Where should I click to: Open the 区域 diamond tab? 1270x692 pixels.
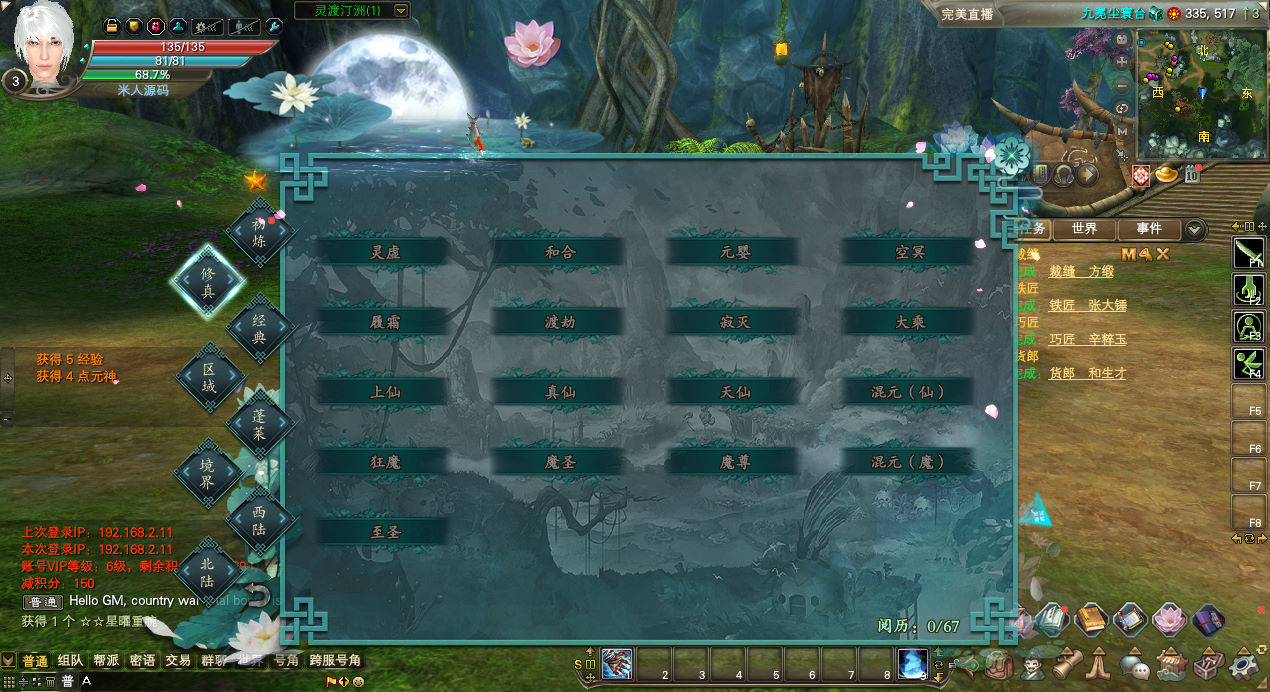point(209,377)
